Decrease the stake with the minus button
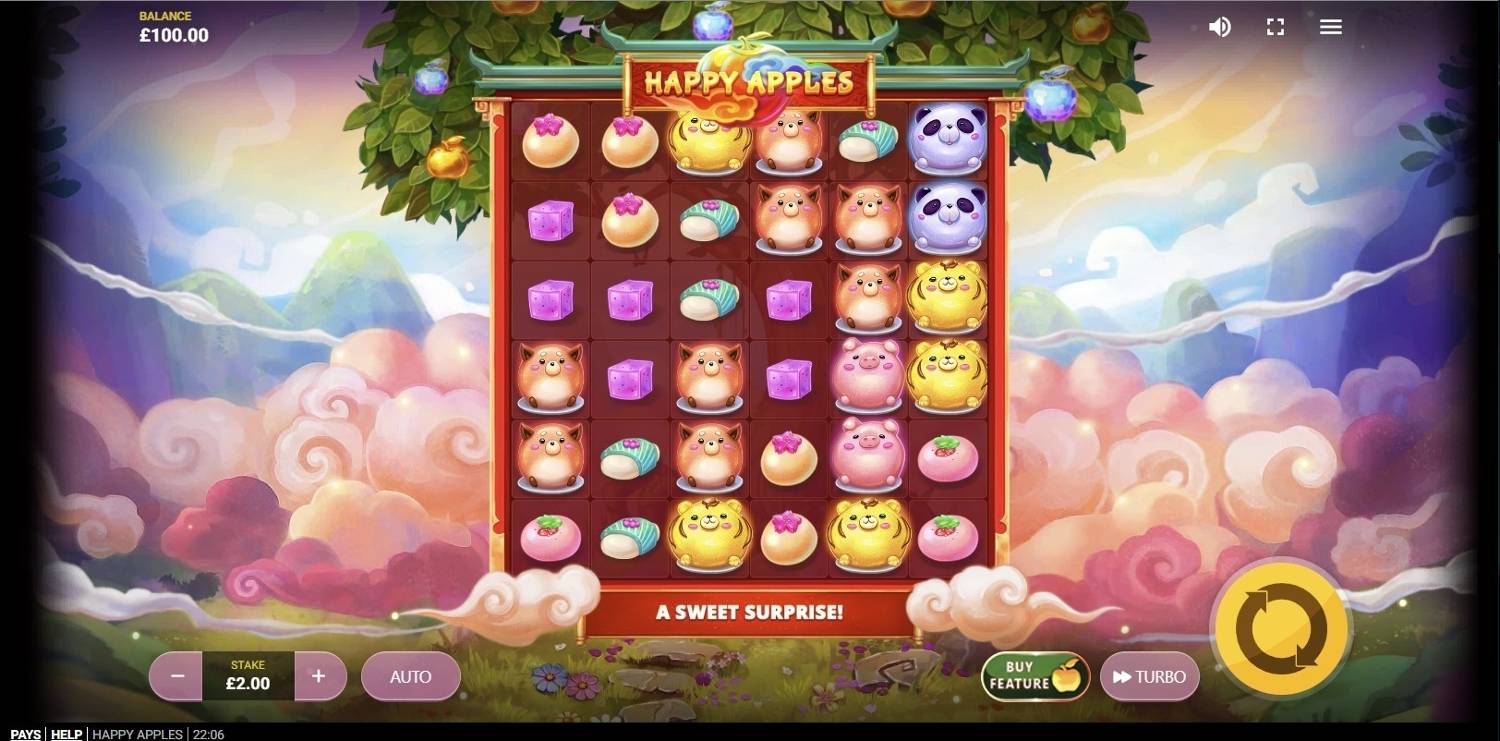The width and height of the screenshot is (1500, 741). click(x=176, y=676)
